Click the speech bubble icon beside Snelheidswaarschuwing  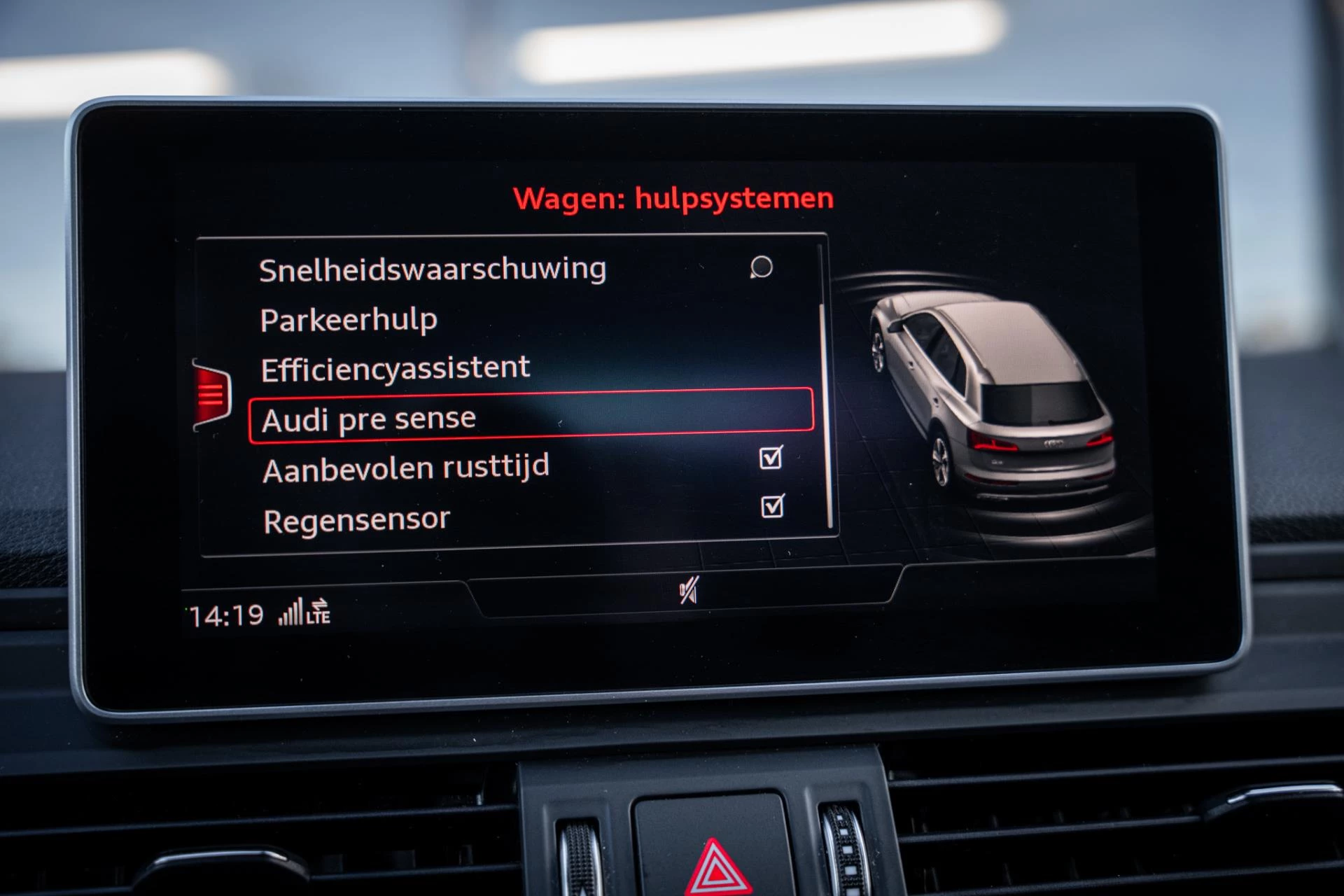tap(763, 268)
